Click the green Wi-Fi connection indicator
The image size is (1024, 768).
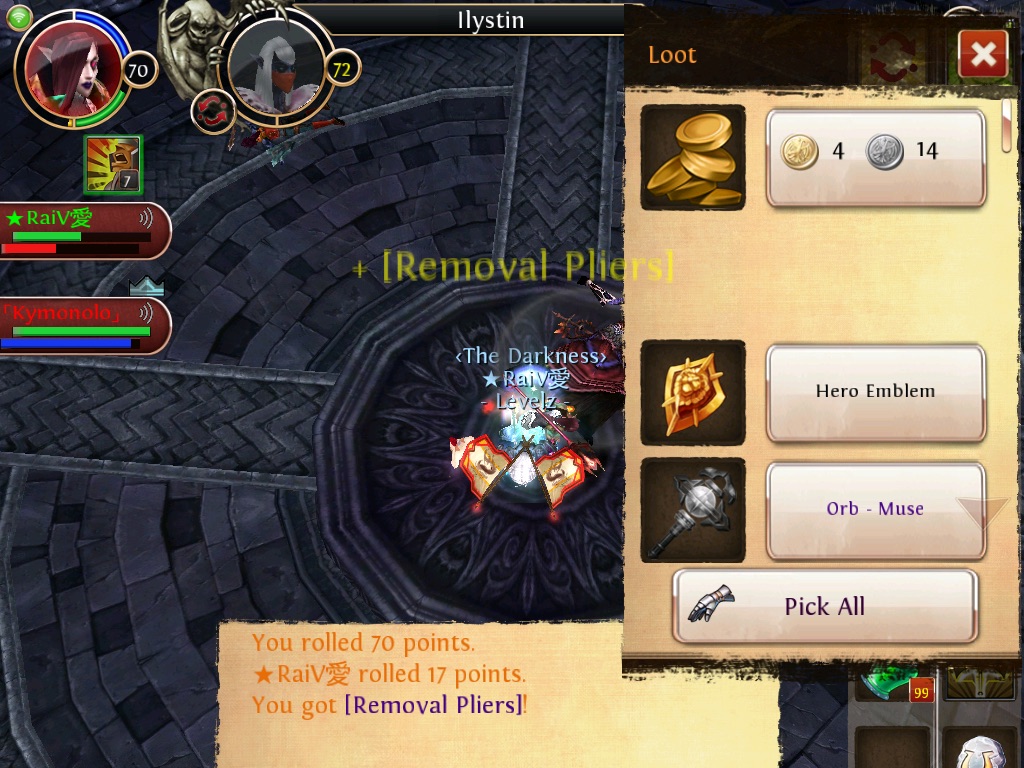pyautogui.click(x=19, y=16)
